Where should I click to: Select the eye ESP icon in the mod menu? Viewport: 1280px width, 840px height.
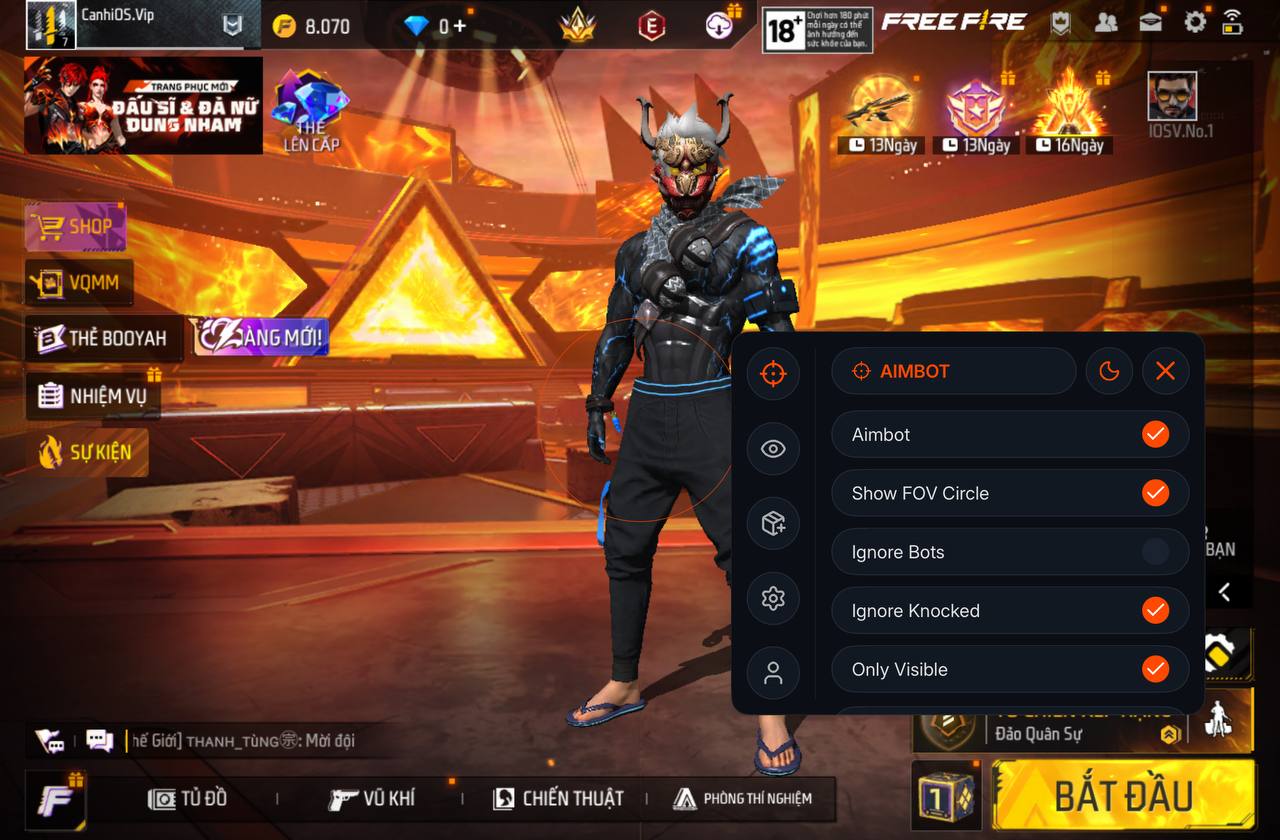[772, 448]
